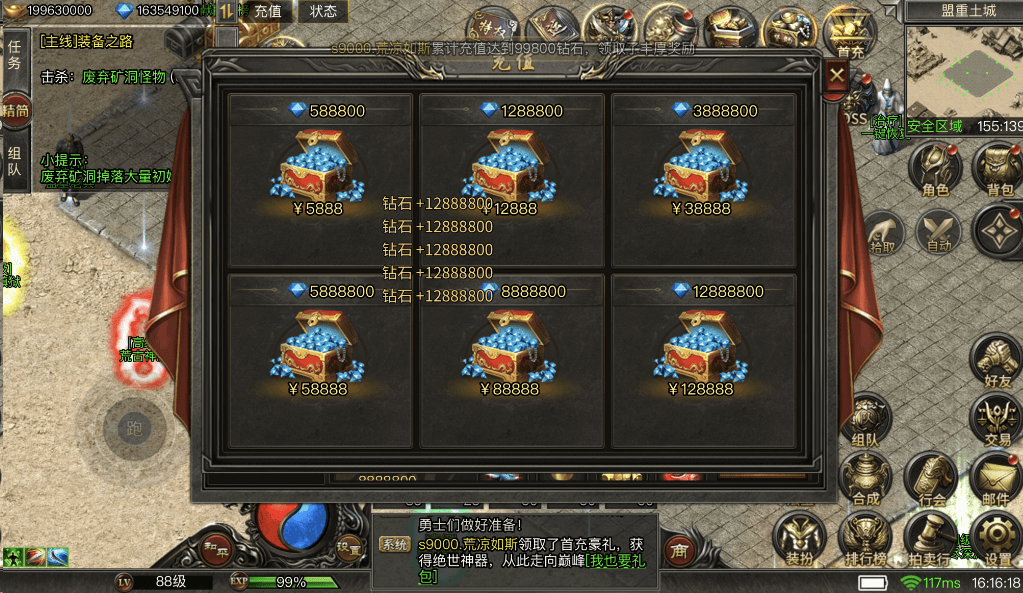
Task: Show the 排行榜 ranking board
Action: click(x=866, y=538)
